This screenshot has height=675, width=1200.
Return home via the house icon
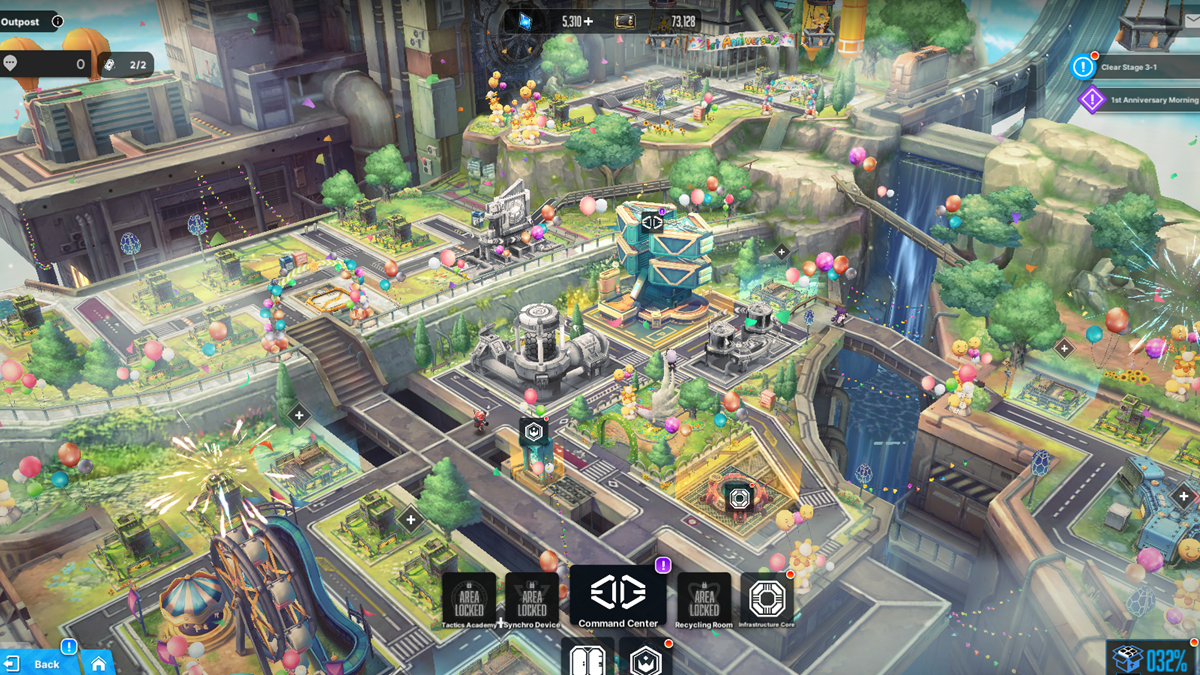click(x=98, y=663)
